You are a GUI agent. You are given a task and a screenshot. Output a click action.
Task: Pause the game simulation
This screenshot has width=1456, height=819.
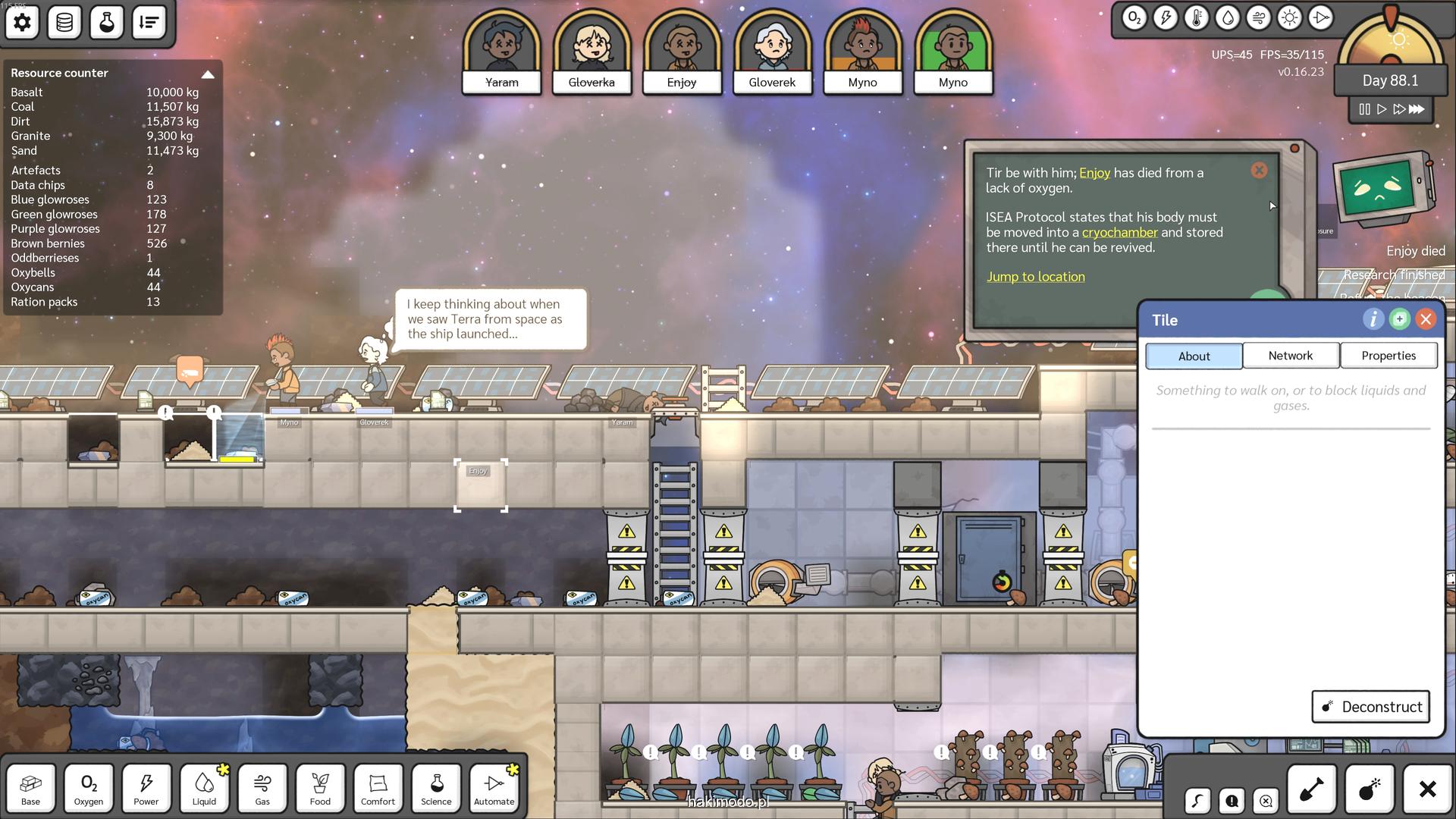click(1364, 109)
